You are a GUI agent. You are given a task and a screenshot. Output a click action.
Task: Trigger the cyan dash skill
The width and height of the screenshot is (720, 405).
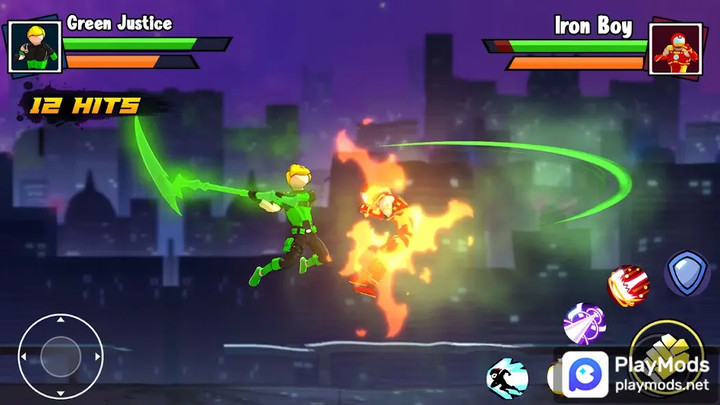[507, 378]
